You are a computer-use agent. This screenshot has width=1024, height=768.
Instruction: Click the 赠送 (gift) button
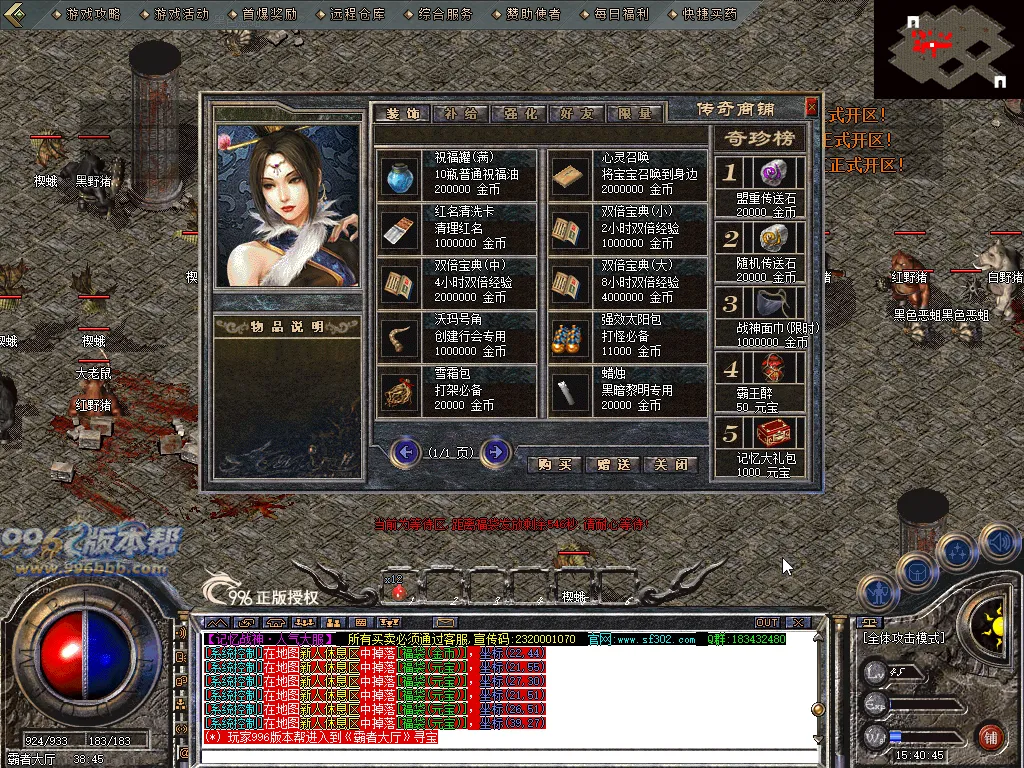pyautogui.click(x=613, y=465)
